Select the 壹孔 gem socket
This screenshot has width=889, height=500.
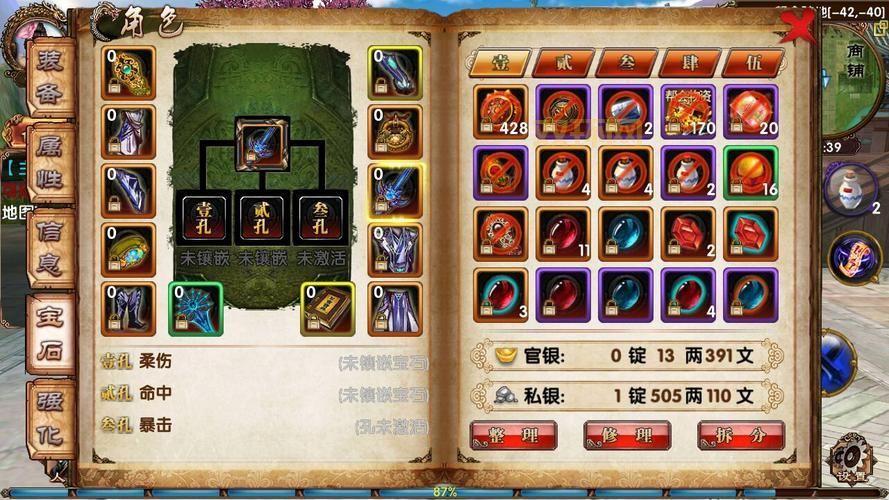(x=204, y=217)
